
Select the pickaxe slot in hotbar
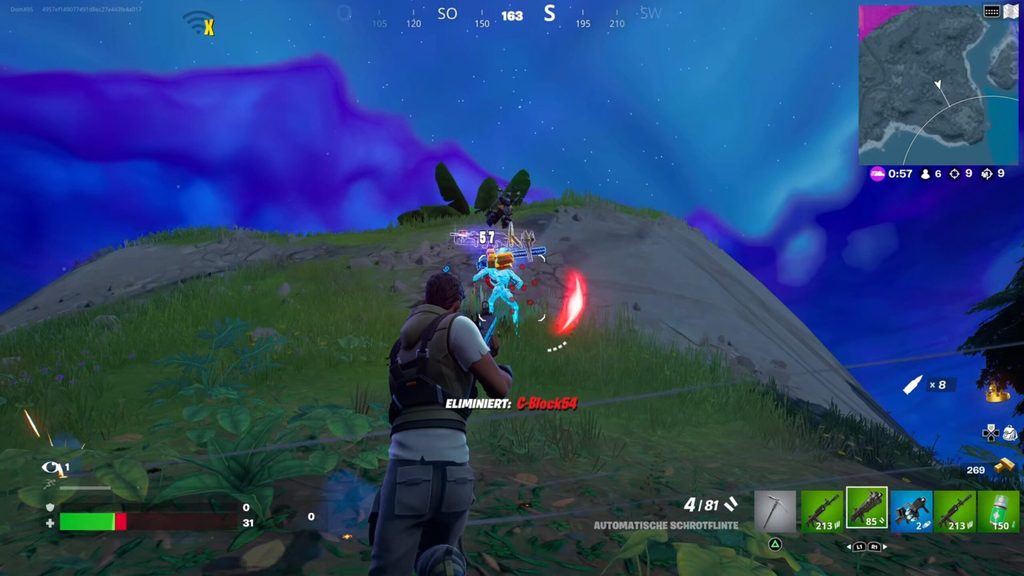click(x=775, y=510)
